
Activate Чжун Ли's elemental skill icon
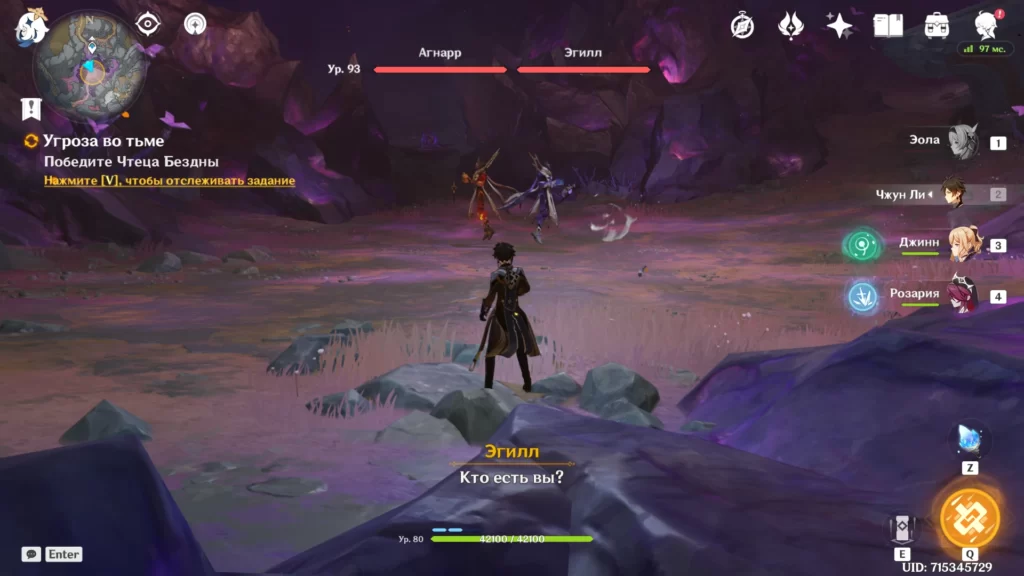902,530
